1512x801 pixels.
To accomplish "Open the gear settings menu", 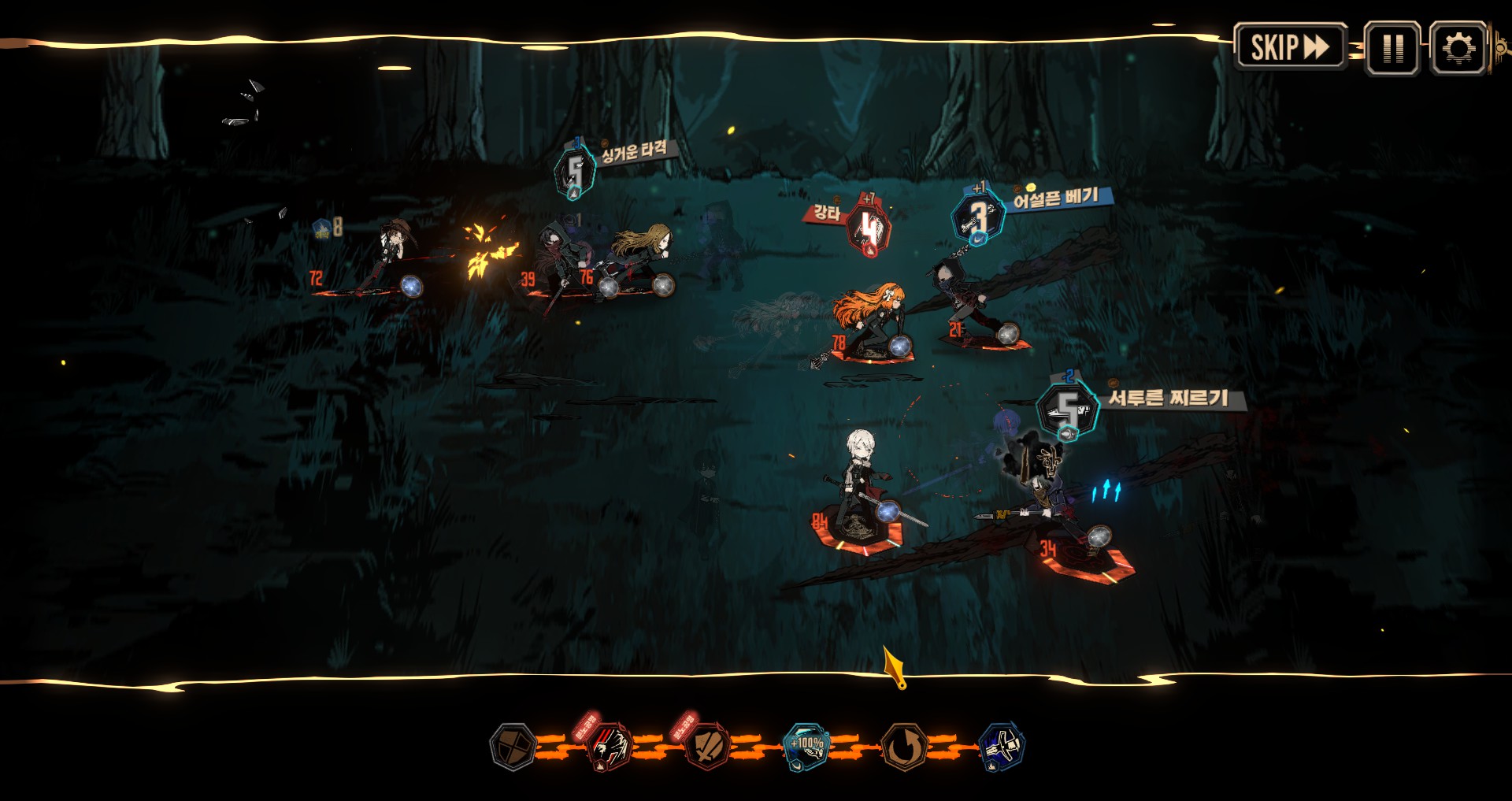I will click(1458, 49).
